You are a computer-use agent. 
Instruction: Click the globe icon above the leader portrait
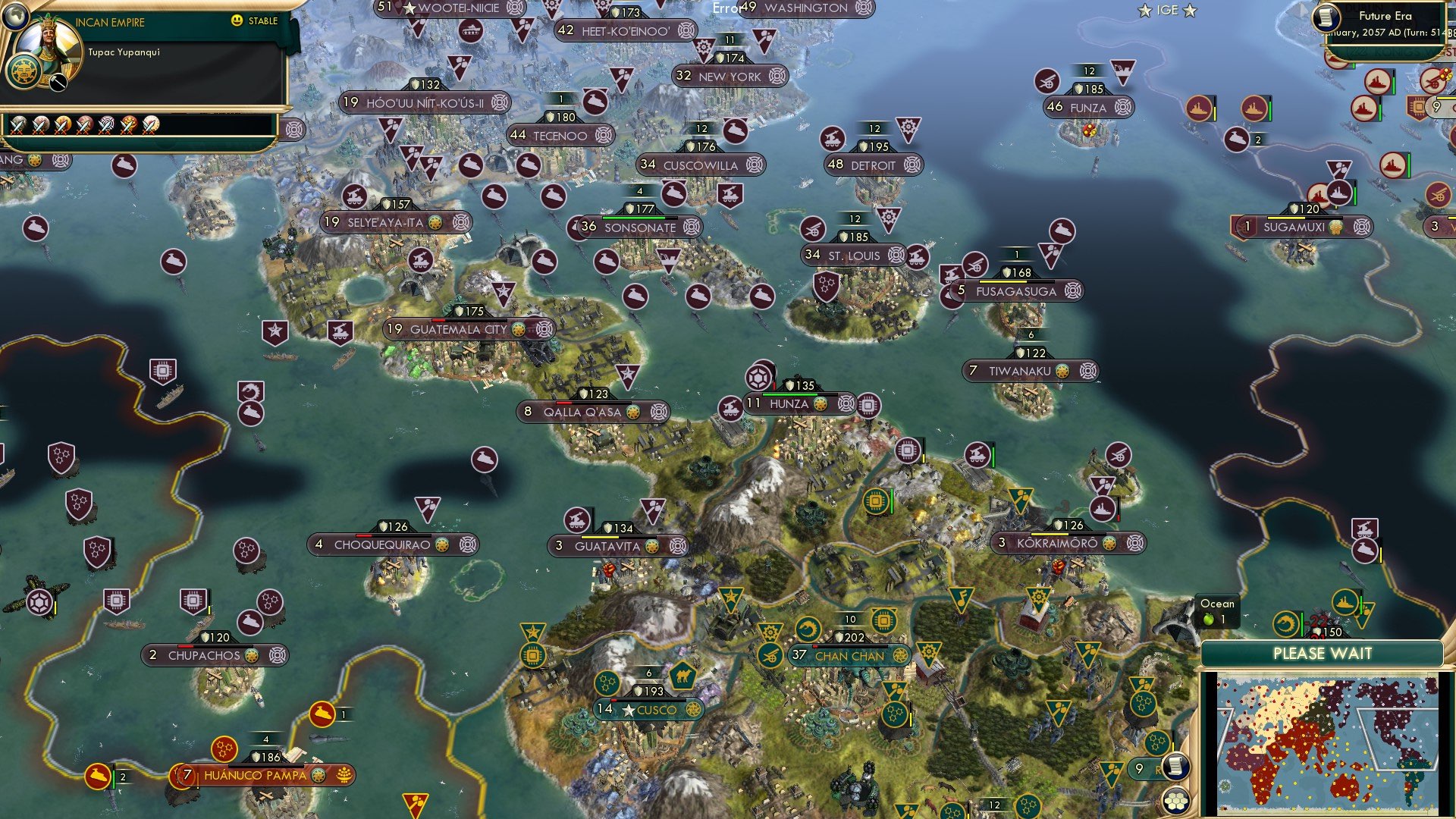click(x=16, y=18)
